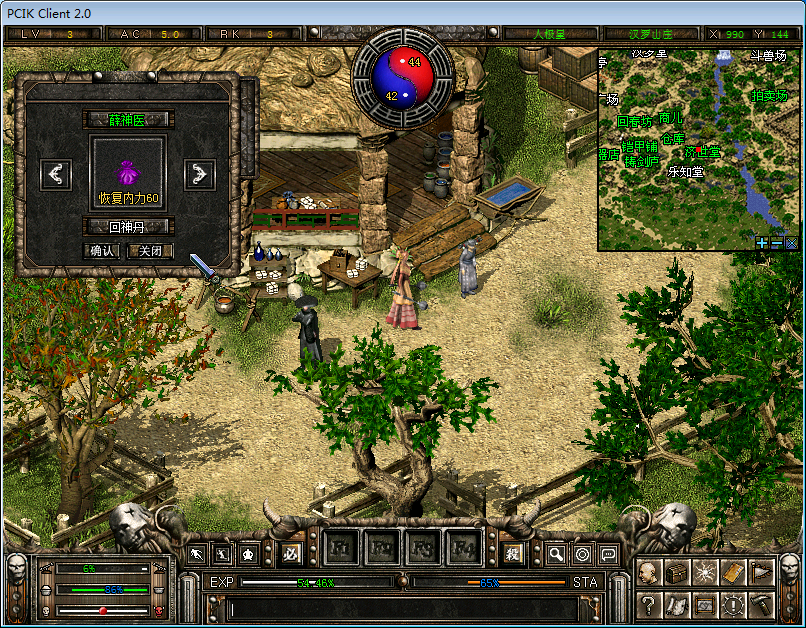Select the F1 hotkey slot

[x=340, y=548]
